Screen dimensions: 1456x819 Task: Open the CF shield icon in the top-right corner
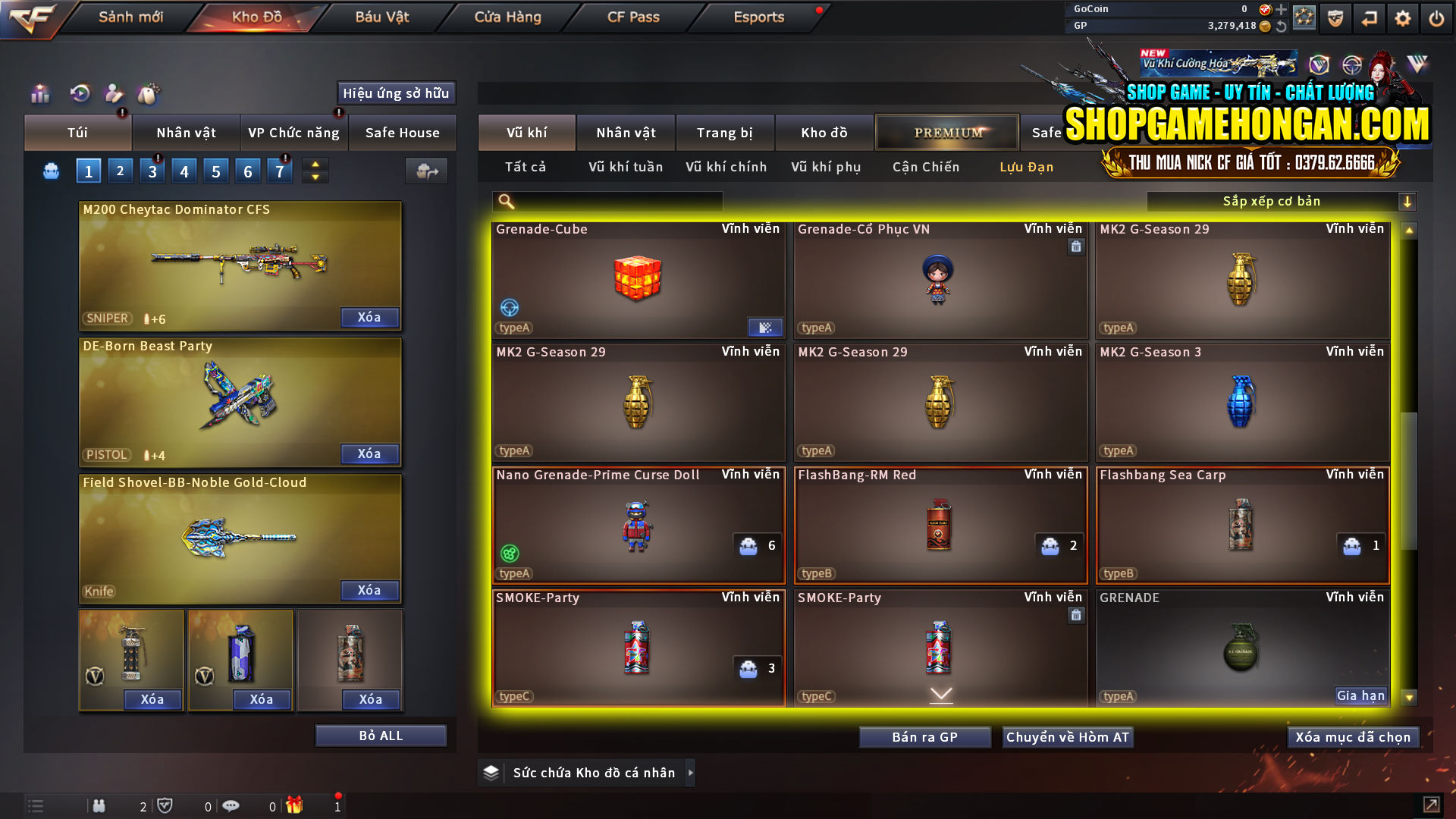(1335, 17)
